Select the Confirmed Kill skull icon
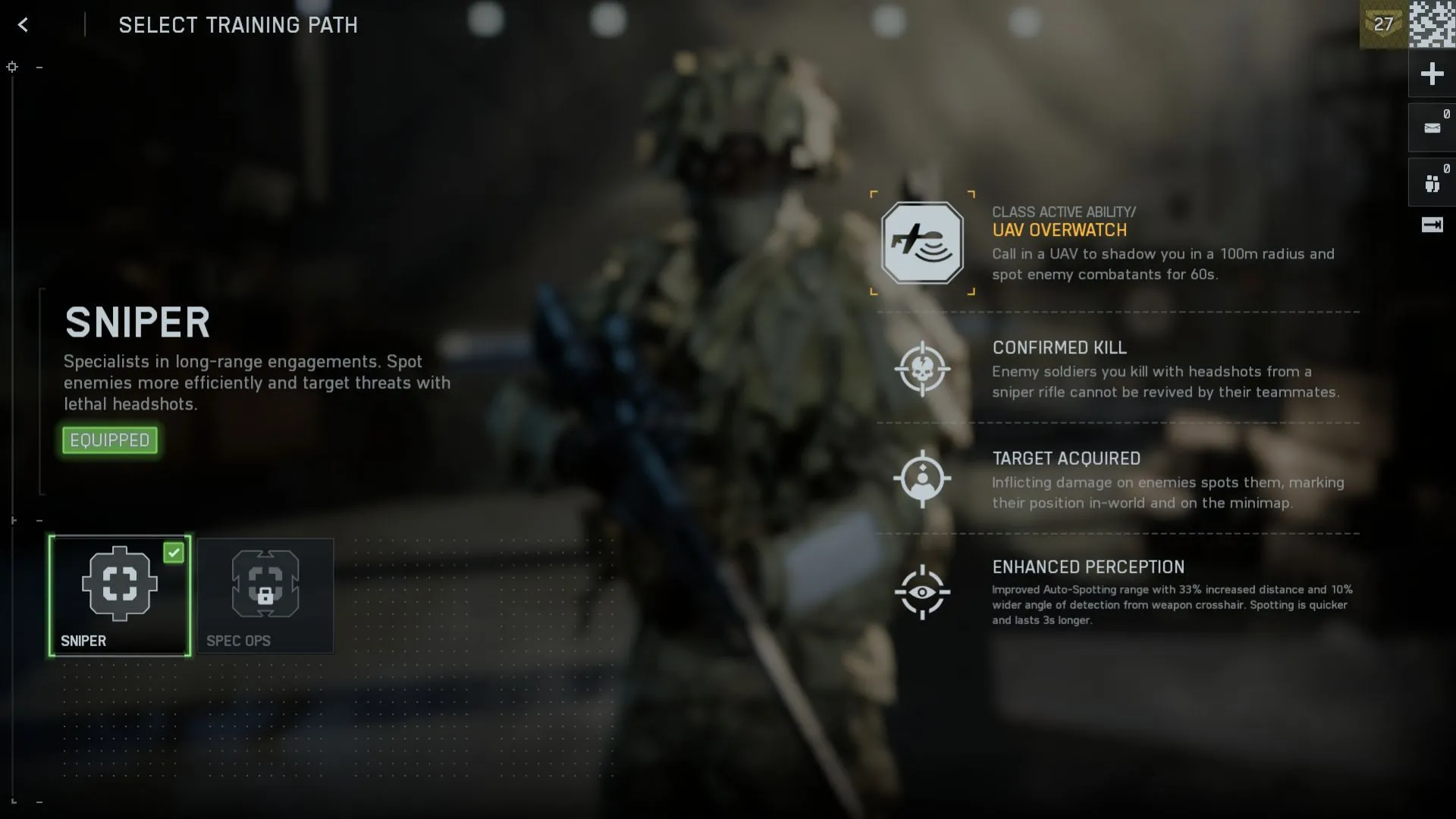Image resolution: width=1456 pixels, height=819 pixels. coord(923,369)
